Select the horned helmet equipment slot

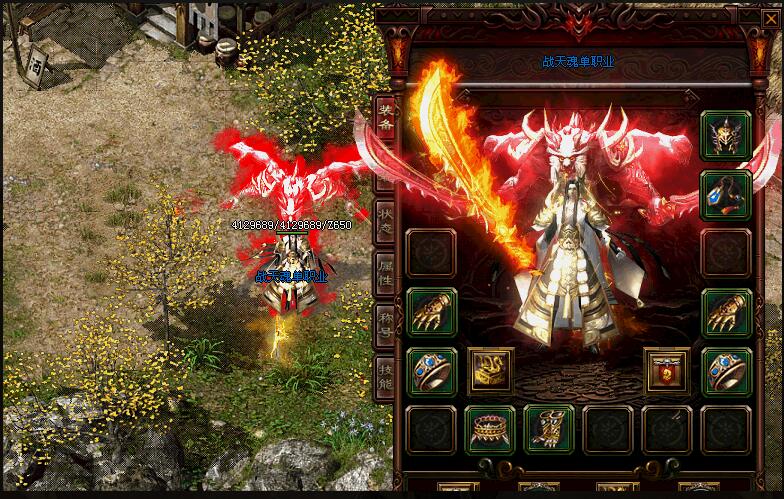726,135
